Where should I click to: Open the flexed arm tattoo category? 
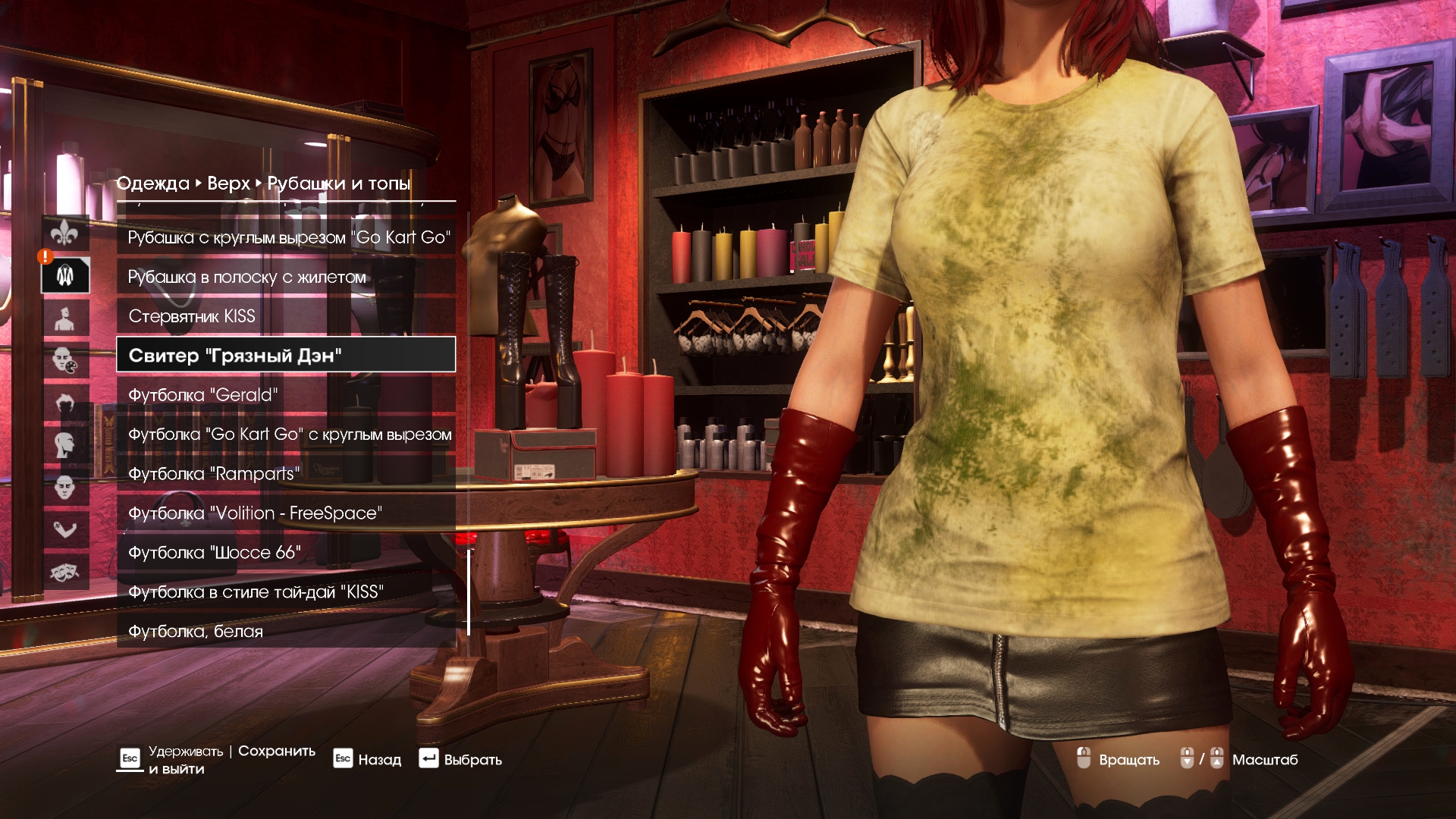tap(65, 529)
